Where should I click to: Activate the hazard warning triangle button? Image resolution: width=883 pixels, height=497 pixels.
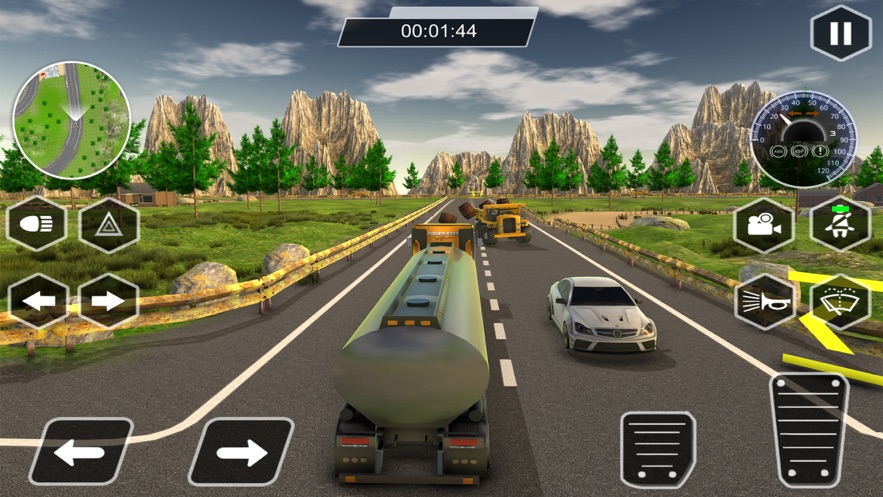click(109, 225)
